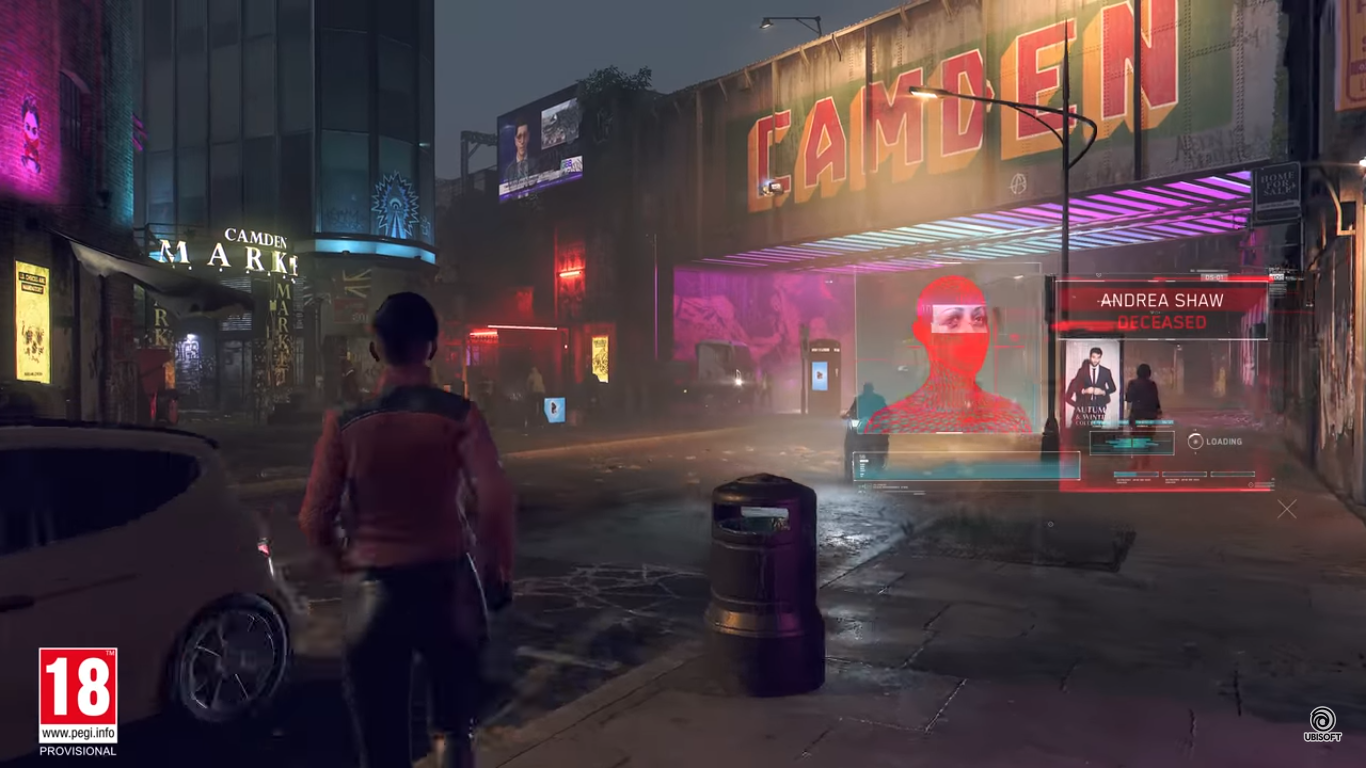The height and width of the screenshot is (768, 1366).
Task: Click the Anarchy symbol on the CAMDEN bridge
Action: click(x=1017, y=183)
